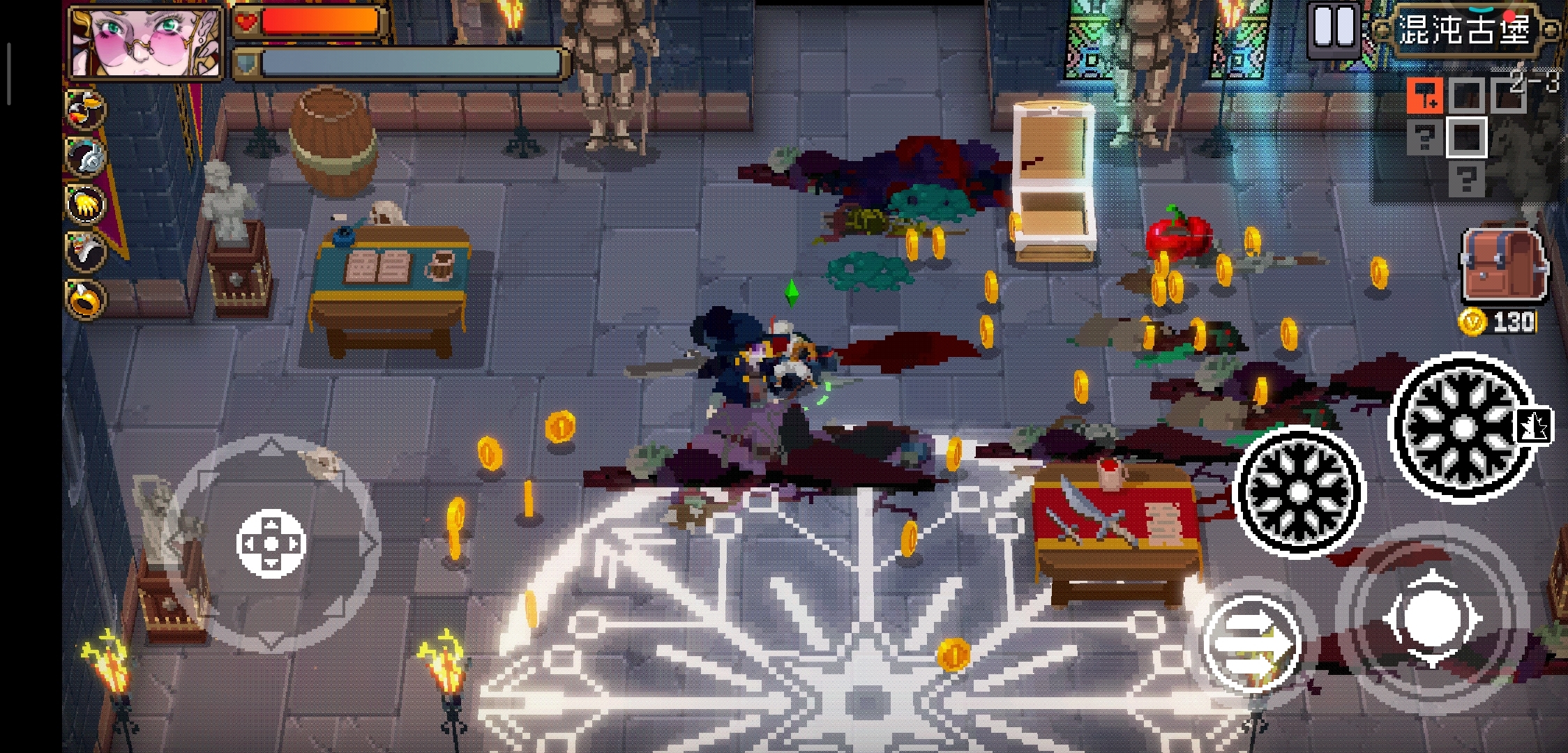Inspect the jester mask buff icon
This screenshot has height=753, width=1568.
coord(85,251)
